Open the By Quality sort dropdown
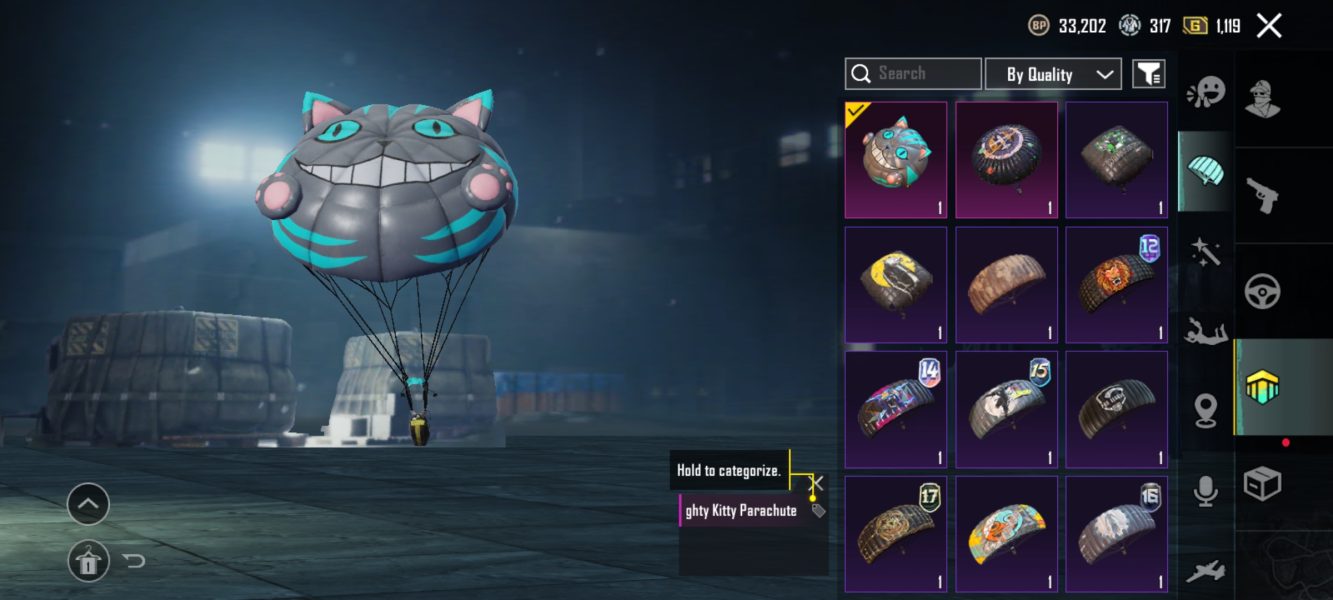This screenshot has width=1333, height=600. tap(1053, 74)
